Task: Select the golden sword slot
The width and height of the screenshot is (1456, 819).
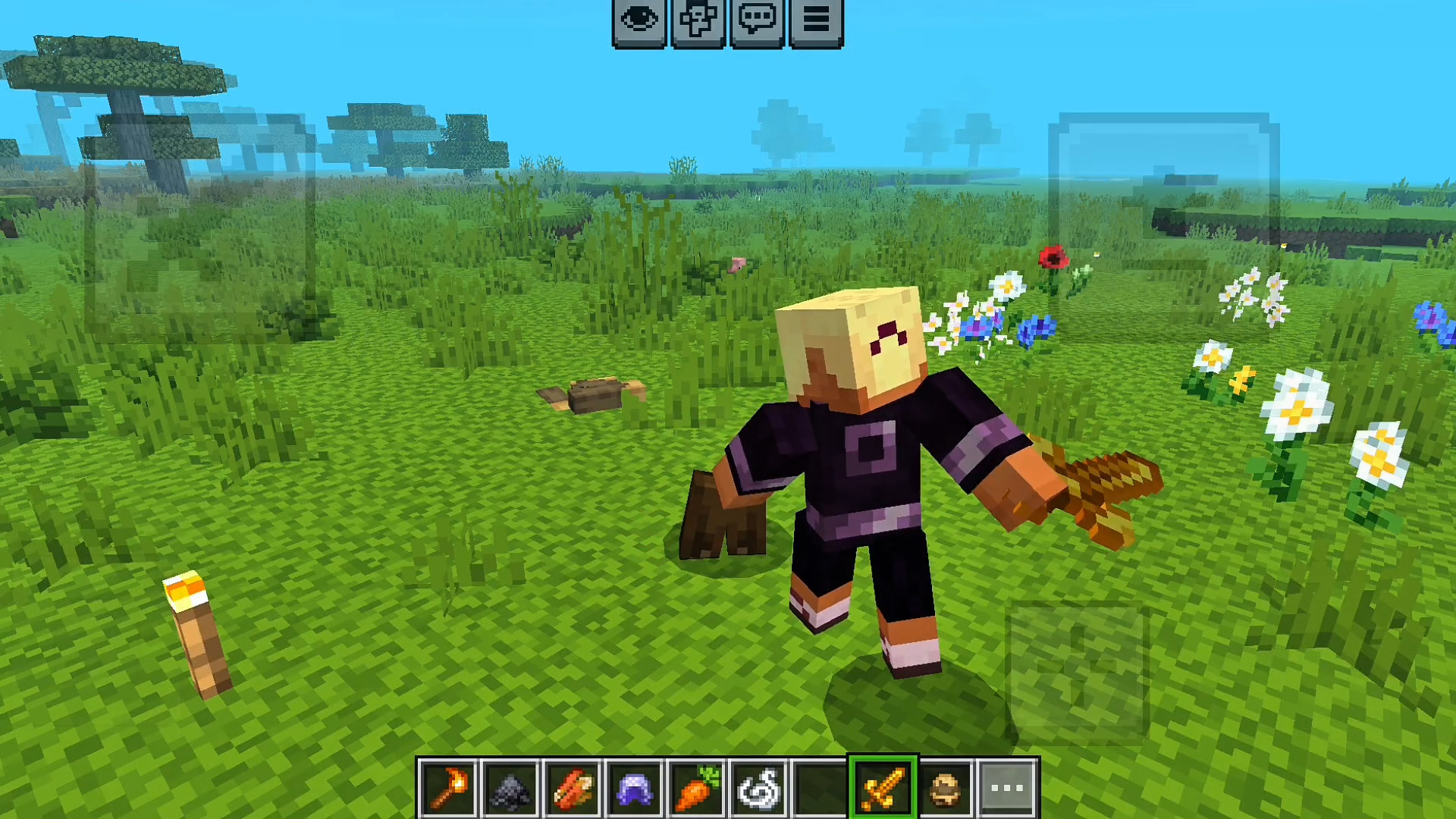Action: pos(883,788)
